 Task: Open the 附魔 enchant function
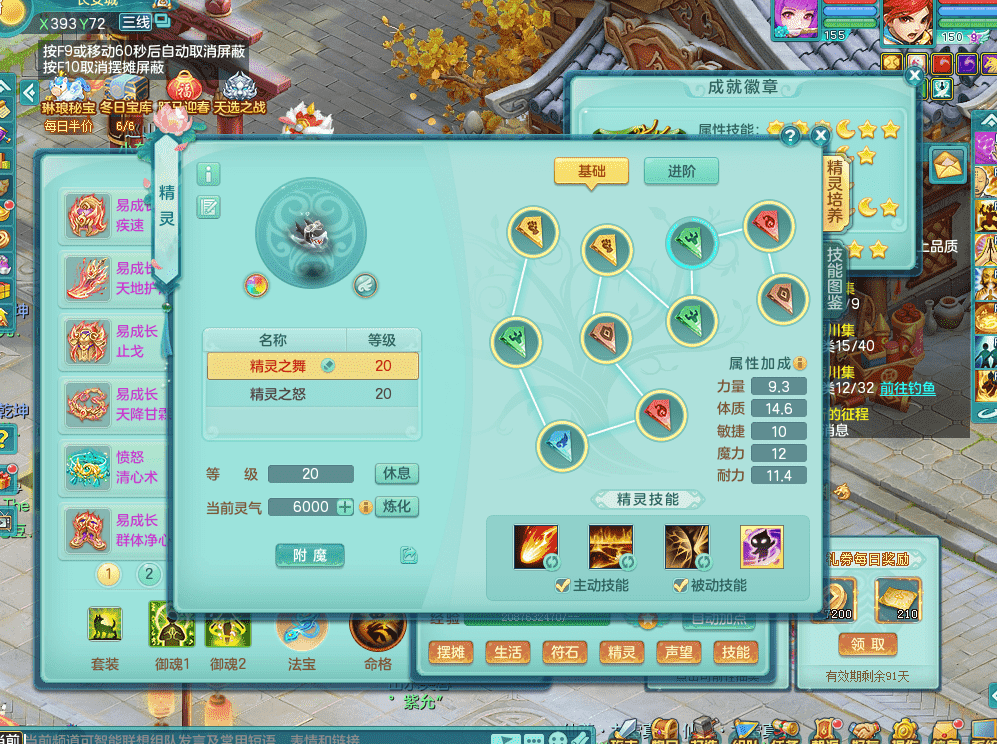tap(310, 555)
